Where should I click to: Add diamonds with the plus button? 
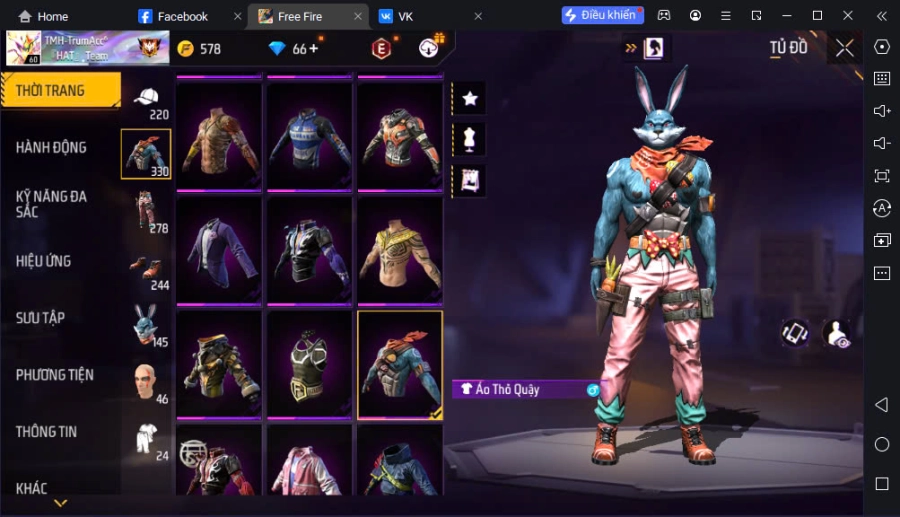(x=314, y=48)
